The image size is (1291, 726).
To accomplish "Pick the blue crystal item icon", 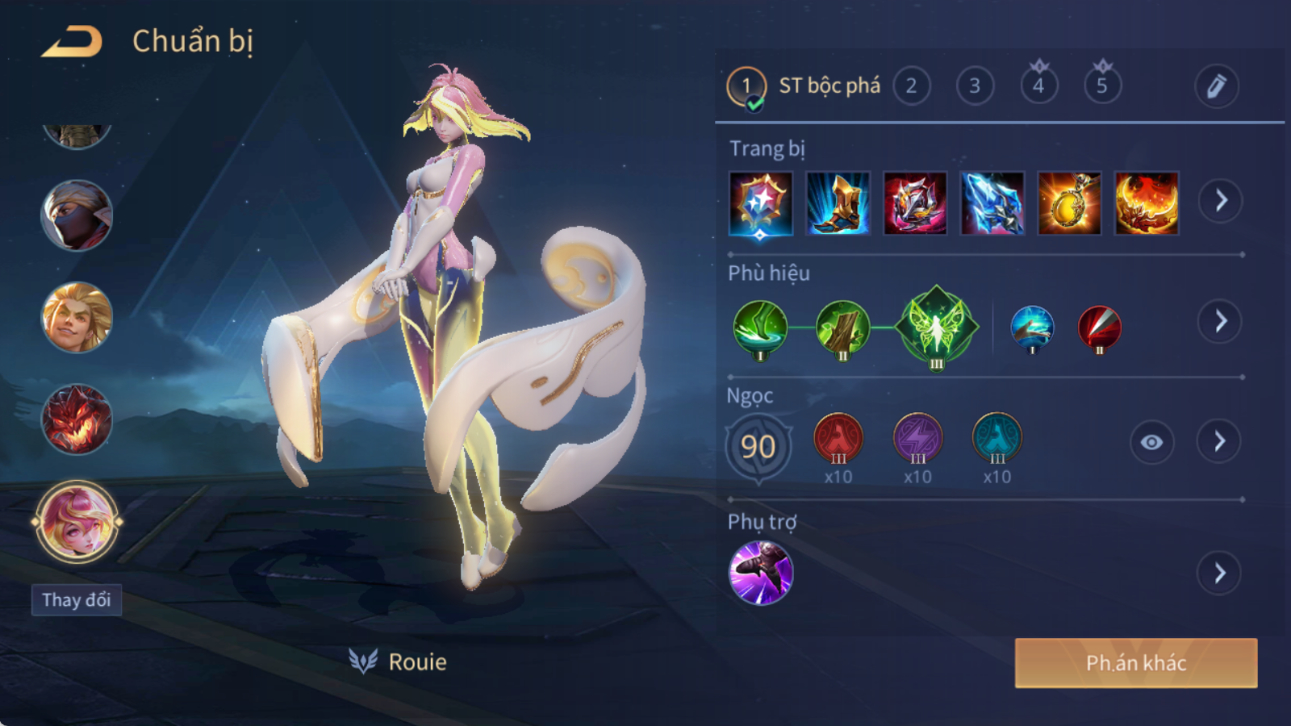I will pyautogui.click(x=992, y=204).
